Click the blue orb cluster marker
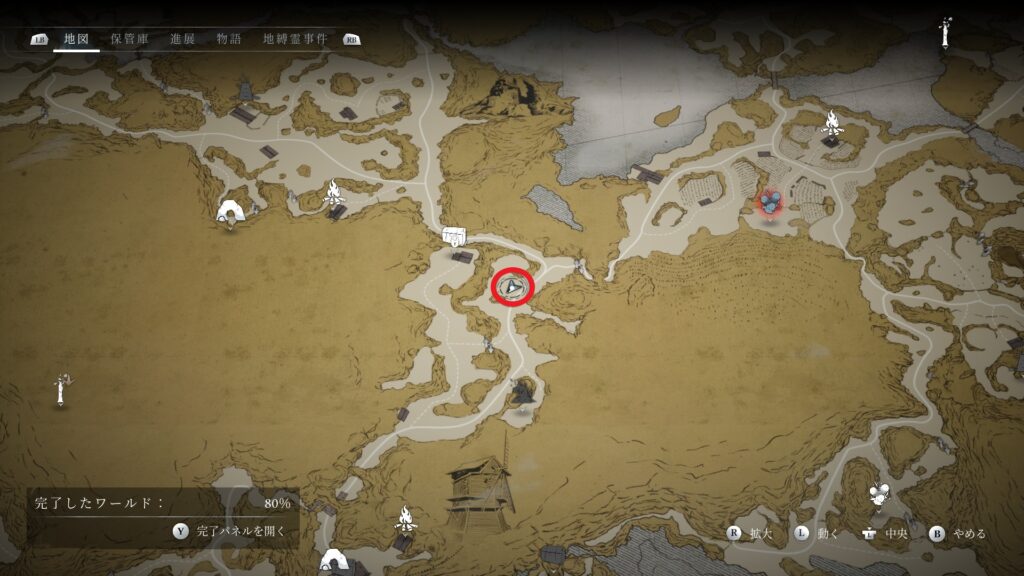This screenshot has height=576, width=1024. [x=769, y=203]
